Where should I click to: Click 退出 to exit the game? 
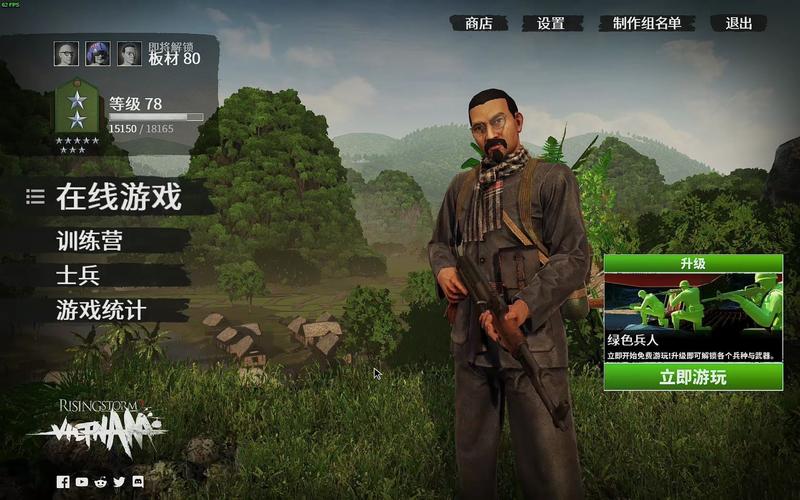click(738, 23)
